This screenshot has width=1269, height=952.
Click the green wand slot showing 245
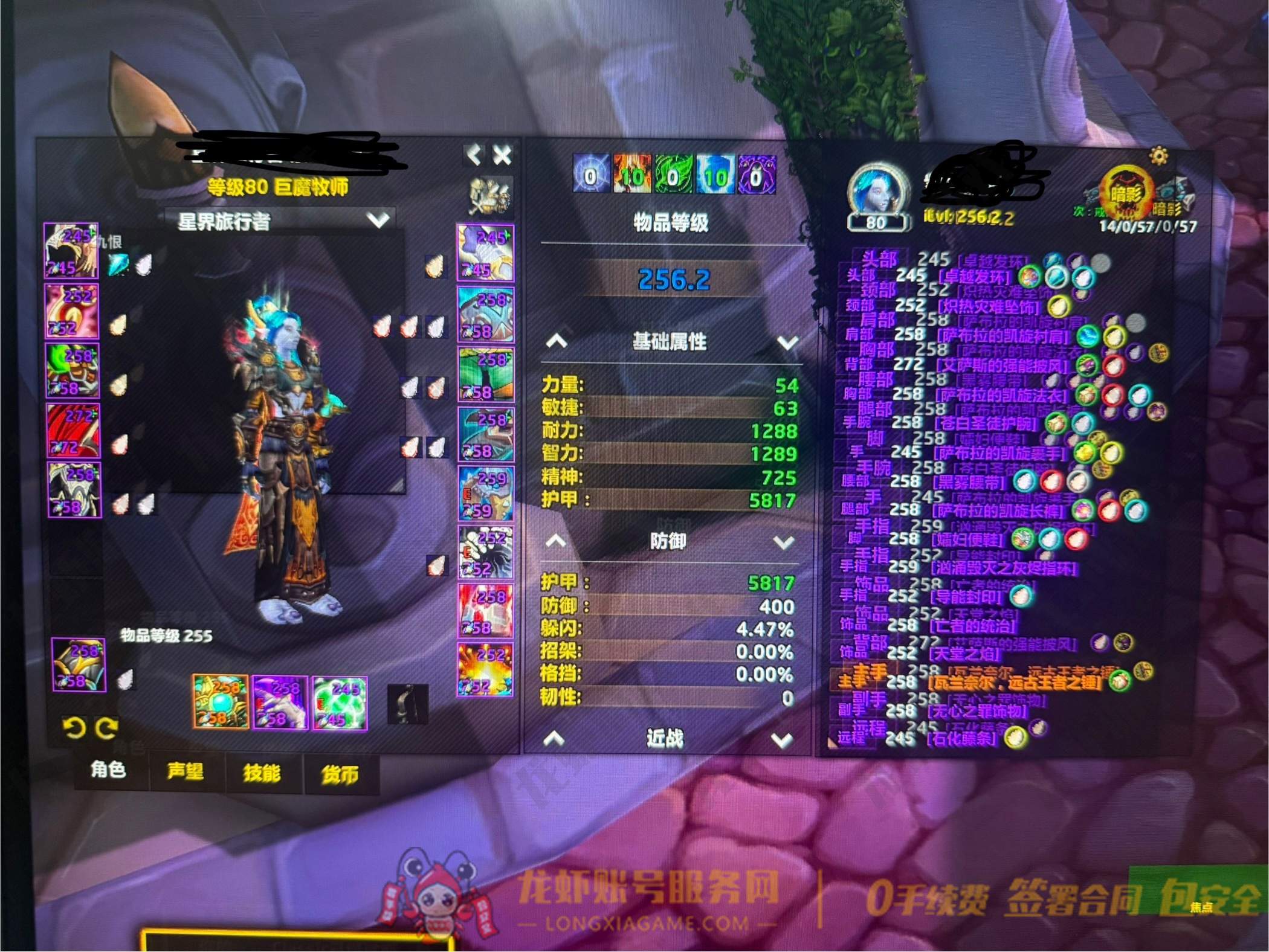pos(340,704)
